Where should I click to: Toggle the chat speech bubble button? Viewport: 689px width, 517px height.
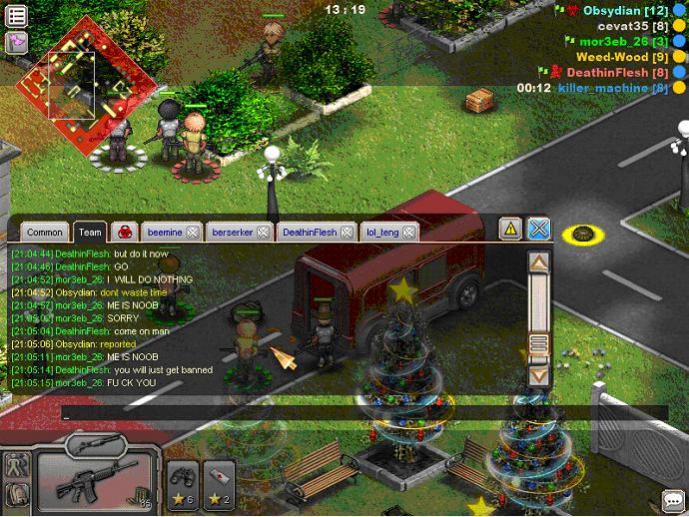(x=673, y=500)
